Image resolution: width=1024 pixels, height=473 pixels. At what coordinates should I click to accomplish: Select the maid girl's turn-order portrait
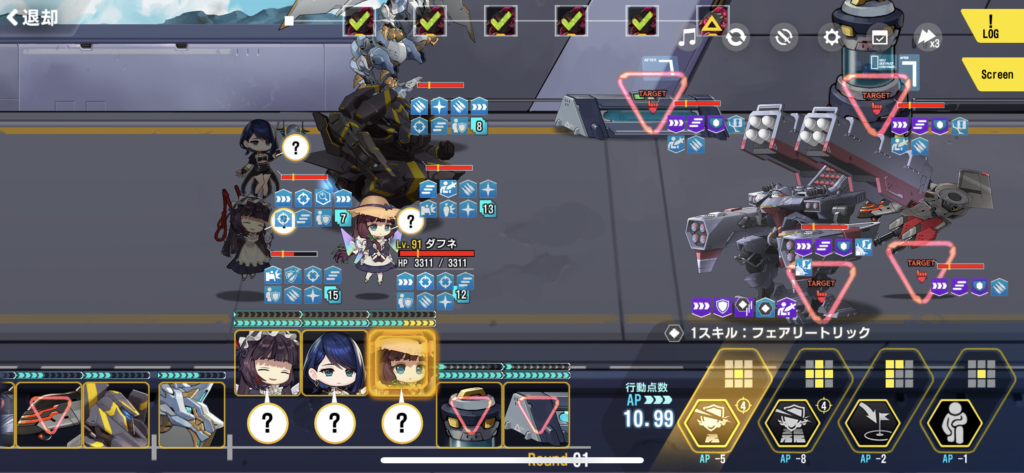click(267, 364)
